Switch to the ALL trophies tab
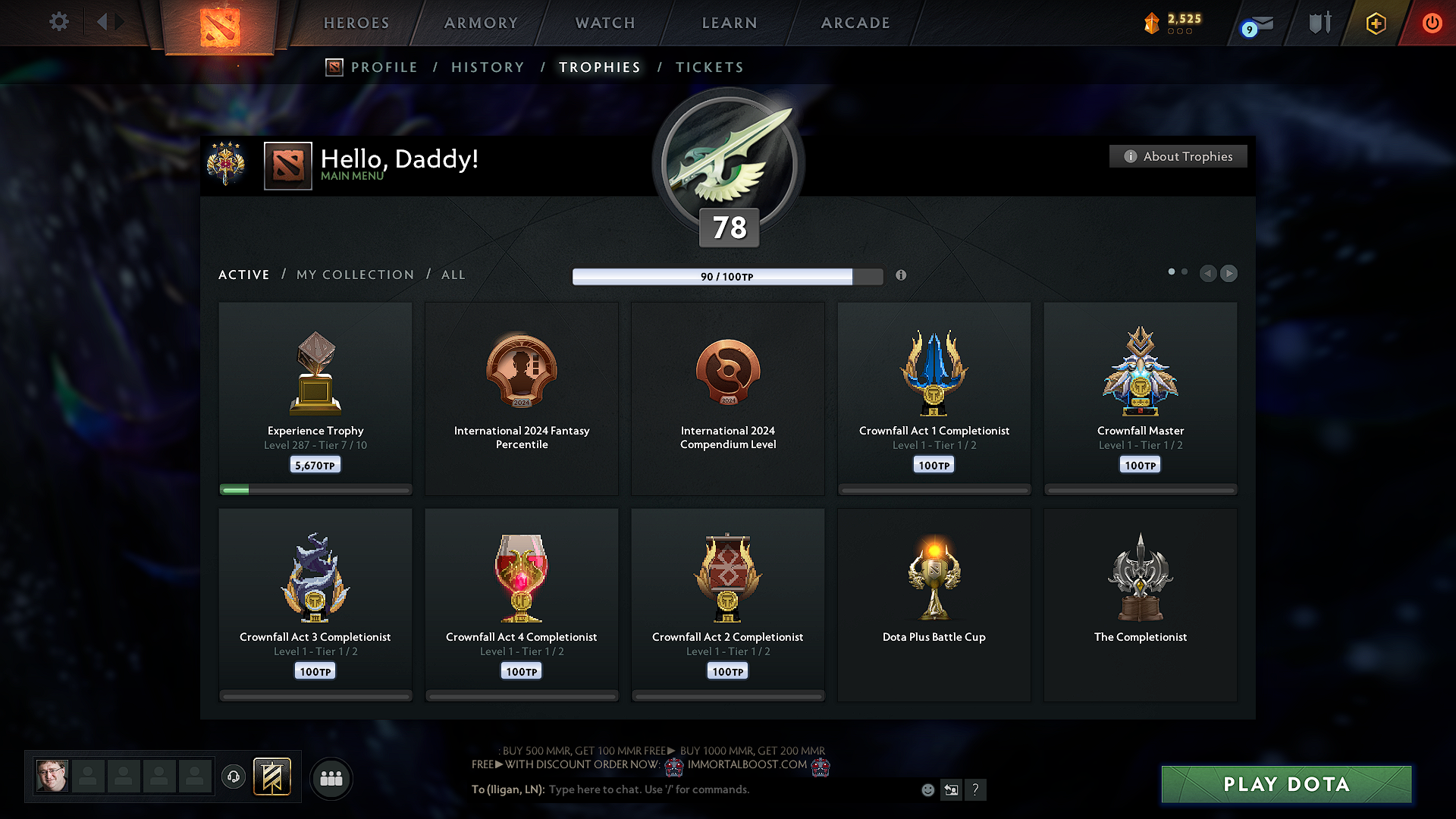1456x819 pixels. pos(453,275)
